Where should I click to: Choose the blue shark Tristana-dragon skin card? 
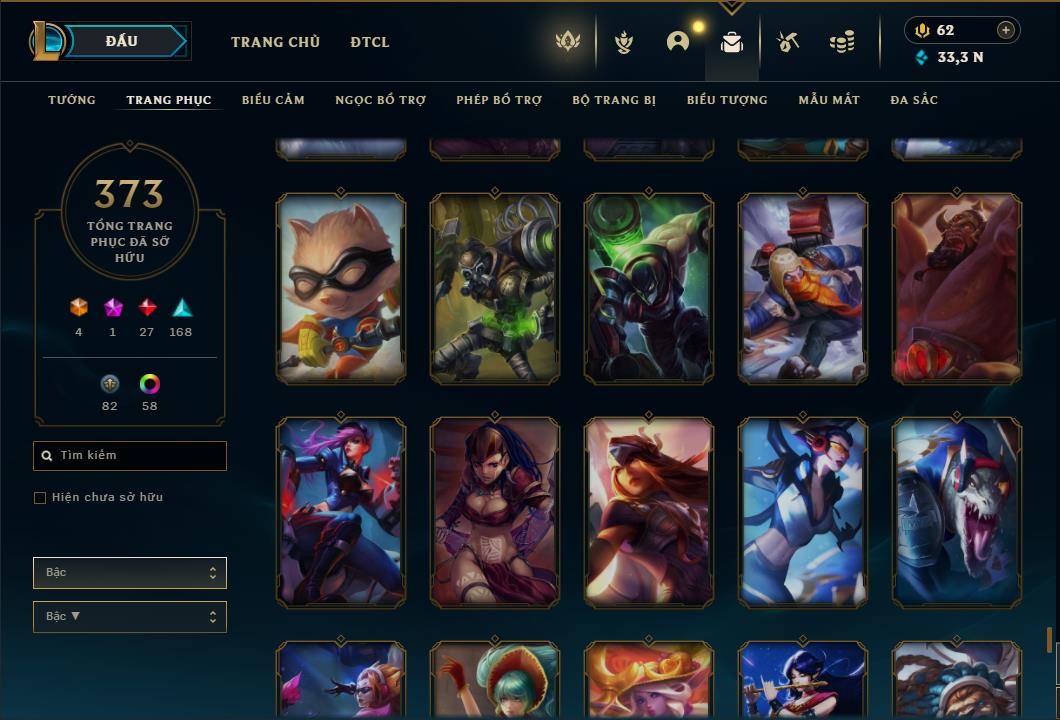pos(957,512)
